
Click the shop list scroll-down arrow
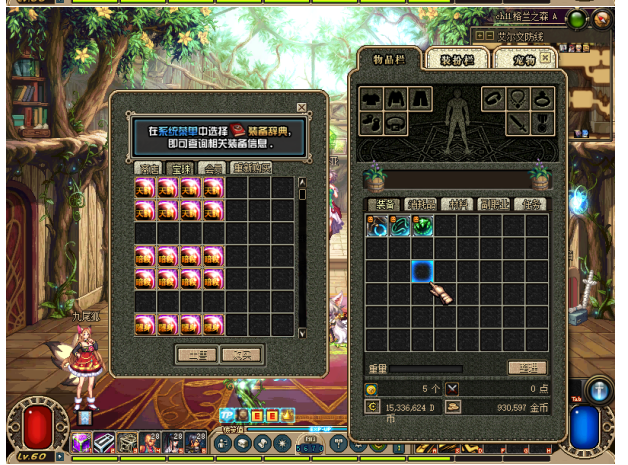click(x=302, y=333)
